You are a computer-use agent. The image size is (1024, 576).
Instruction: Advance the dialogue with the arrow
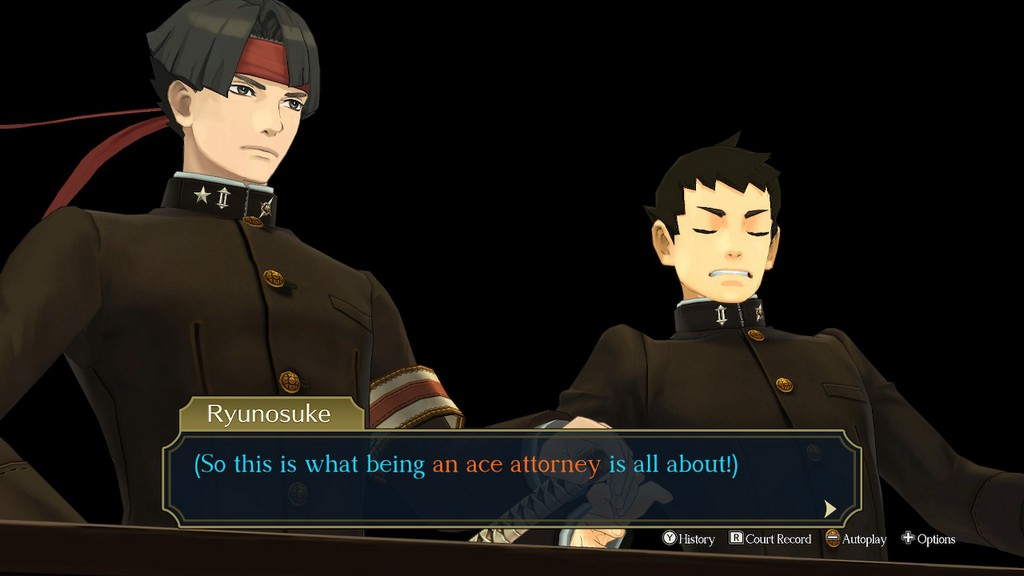[830, 508]
